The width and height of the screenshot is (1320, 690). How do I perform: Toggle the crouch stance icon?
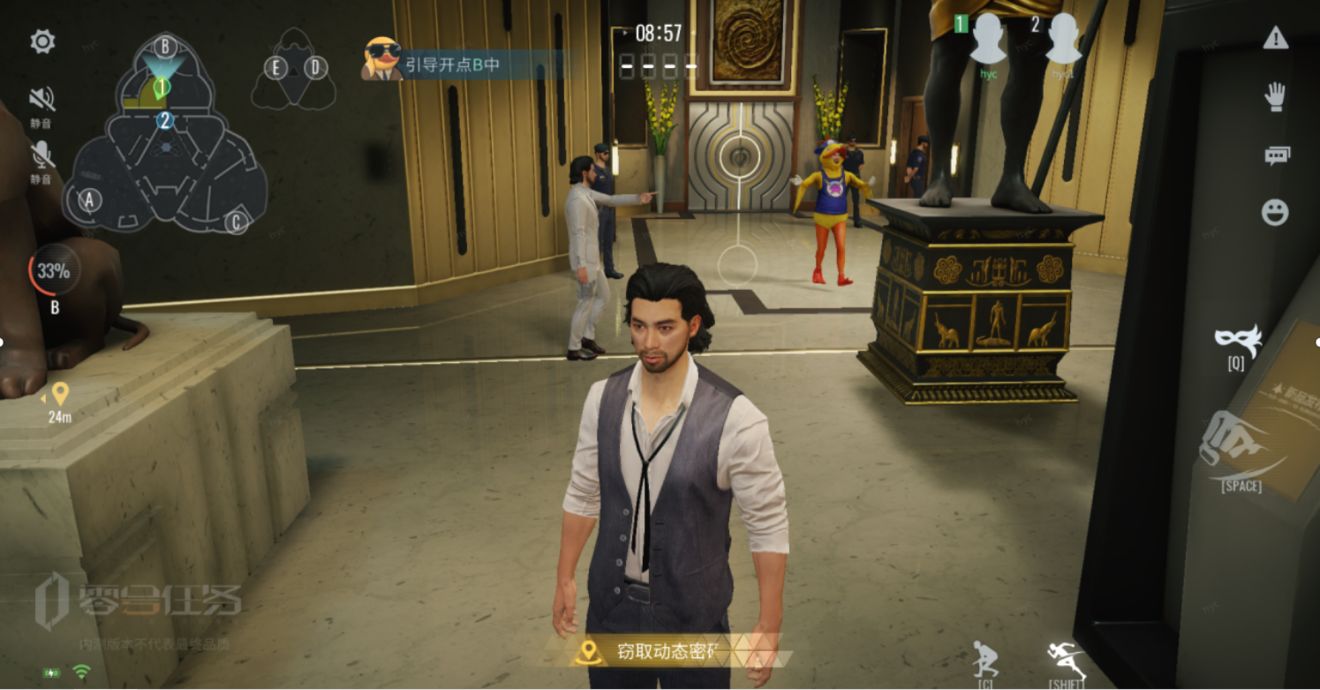pos(985,660)
